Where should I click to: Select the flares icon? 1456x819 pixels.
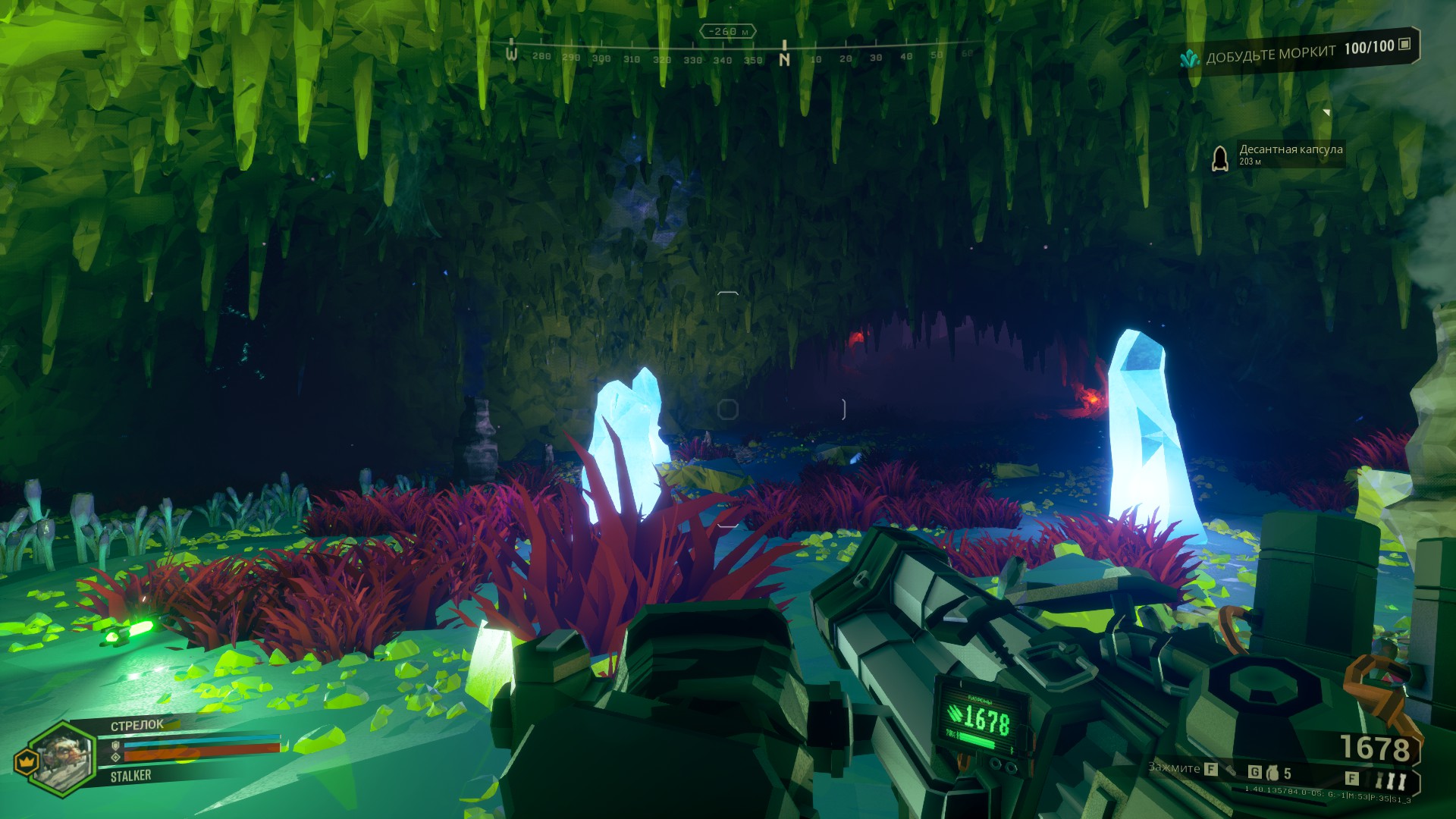pos(1391,780)
